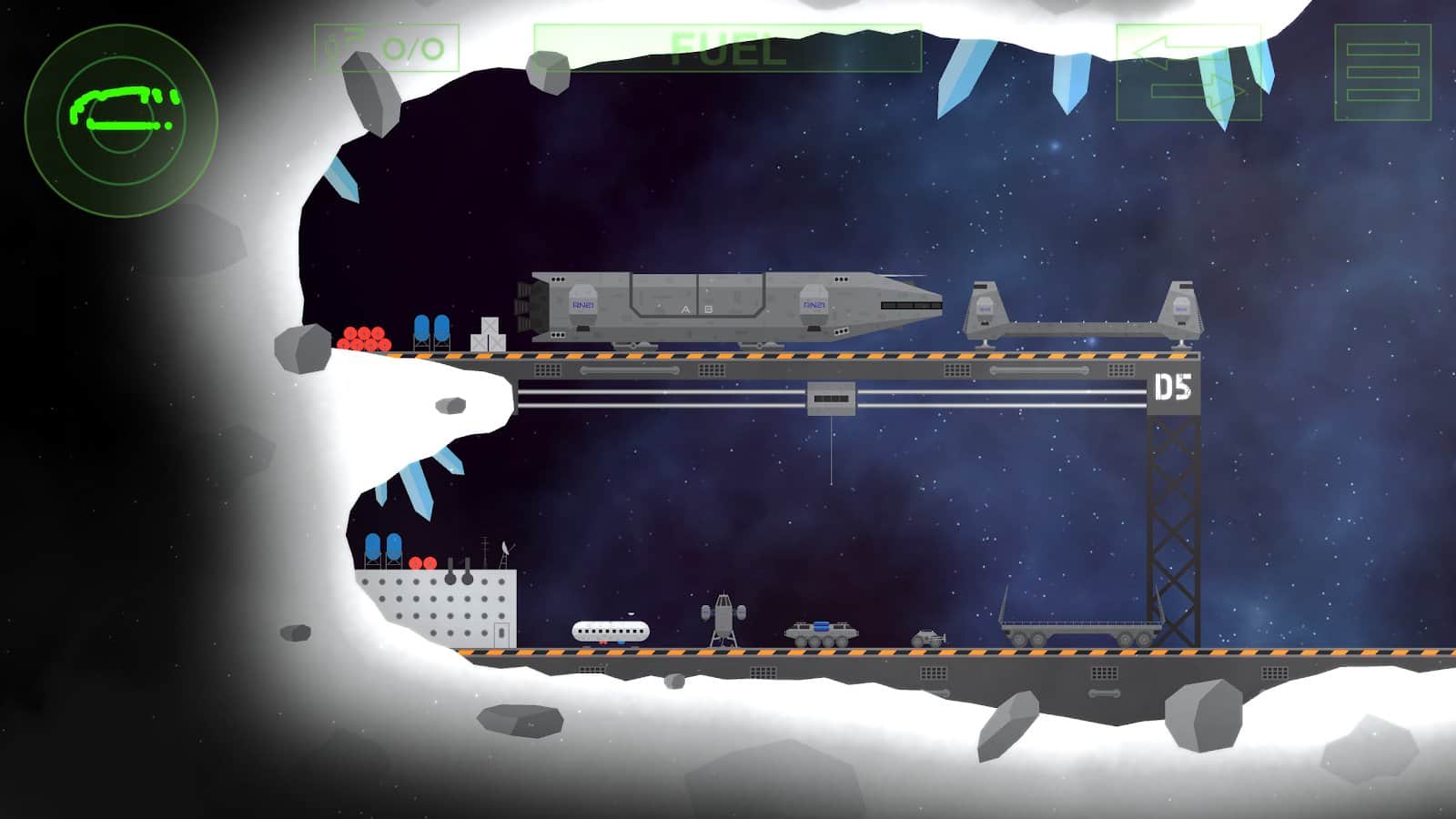Viewport: 1456px width, 819px height.
Task: Click the forward arrow icon
Action: (x=1201, y=91)
